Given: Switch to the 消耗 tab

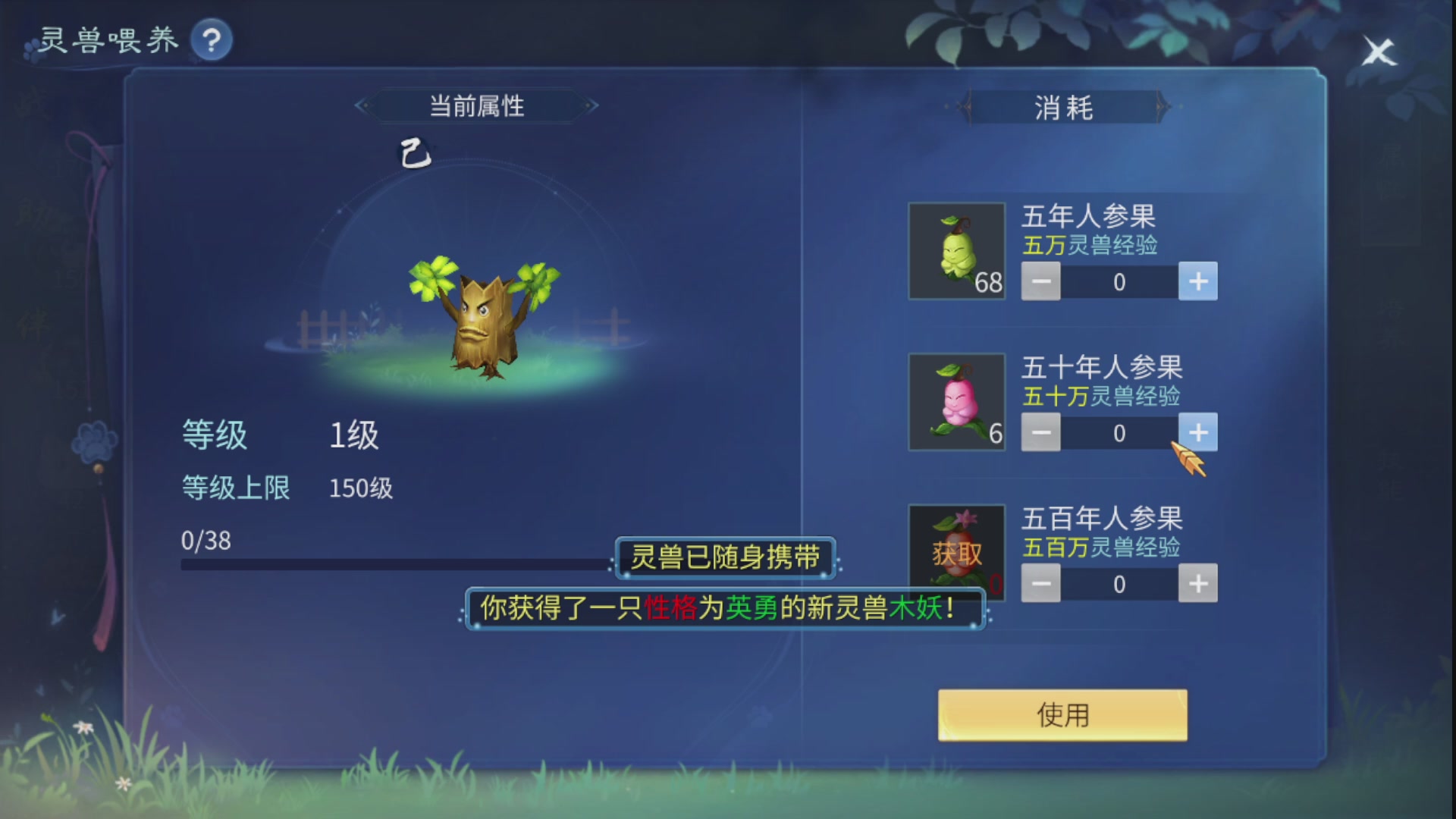Looking at the screenshot, I should [1065, 108].
